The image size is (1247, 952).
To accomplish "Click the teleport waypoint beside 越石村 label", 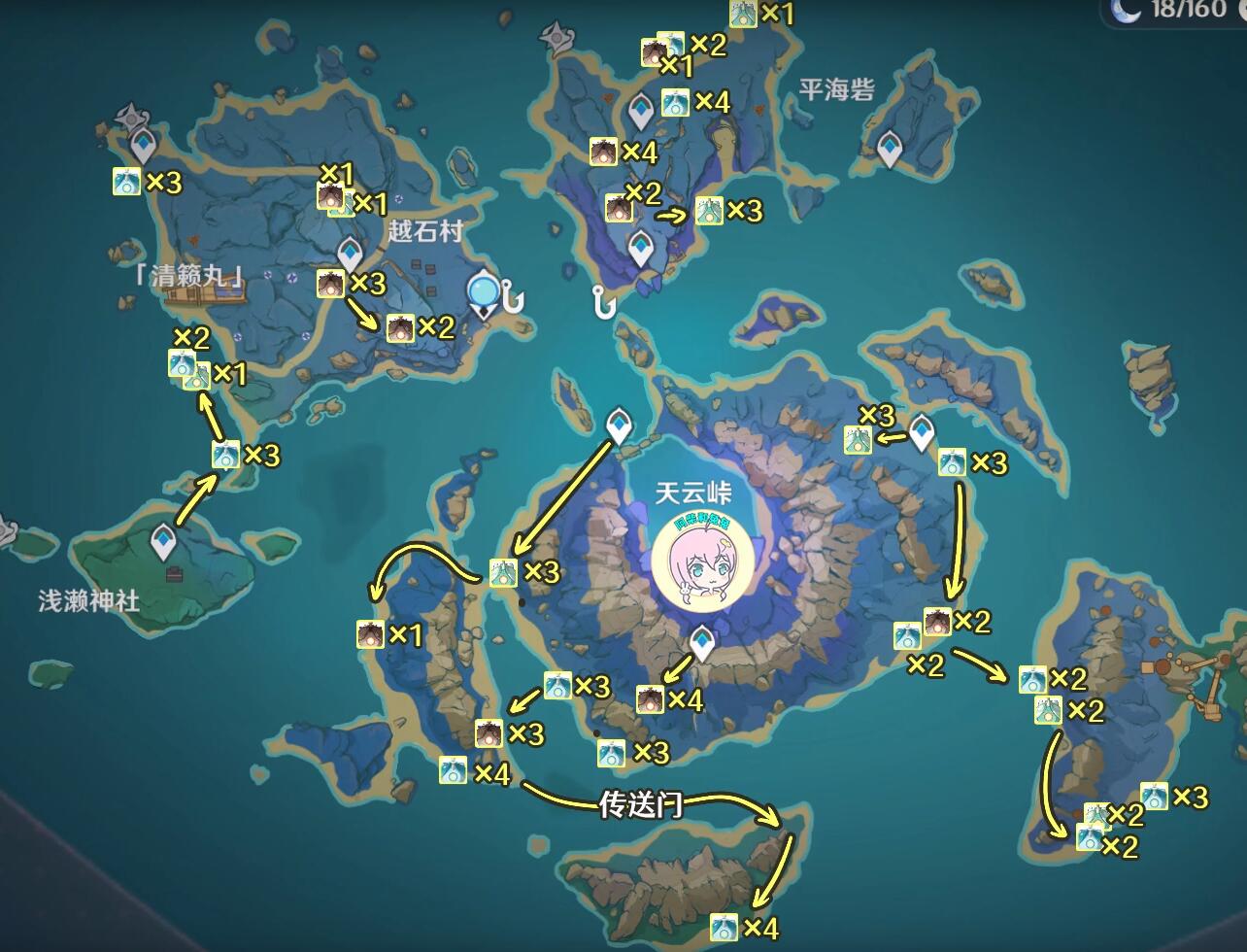I will click(350, 254).
